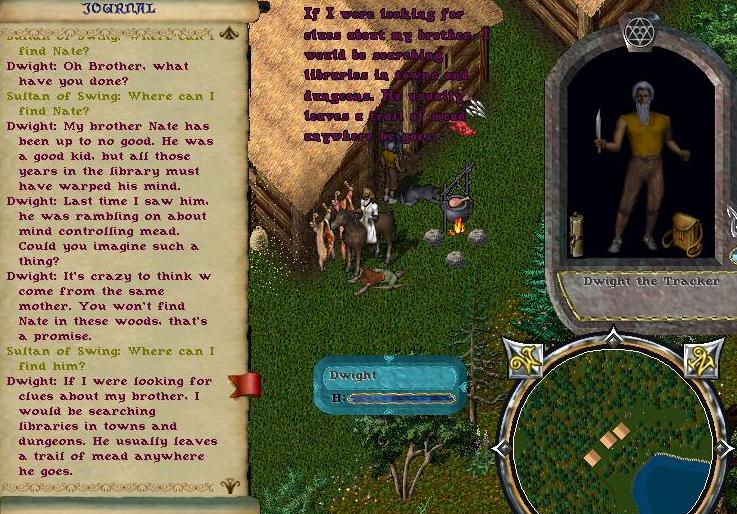Click the ornament at journal's top-right corner

(x=230, y=32)
